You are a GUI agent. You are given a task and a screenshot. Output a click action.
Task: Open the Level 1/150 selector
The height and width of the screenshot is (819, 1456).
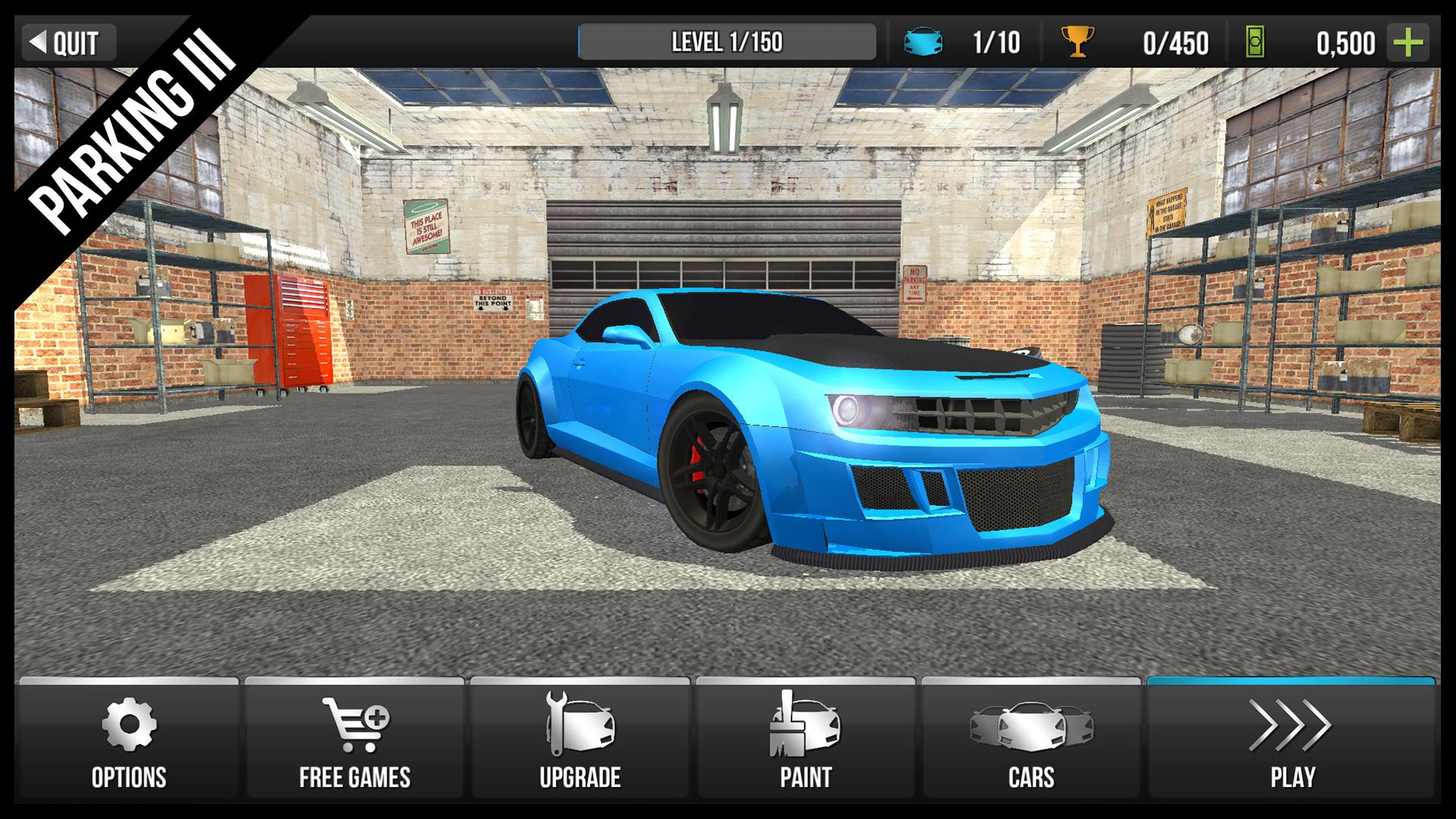point(728,43)
